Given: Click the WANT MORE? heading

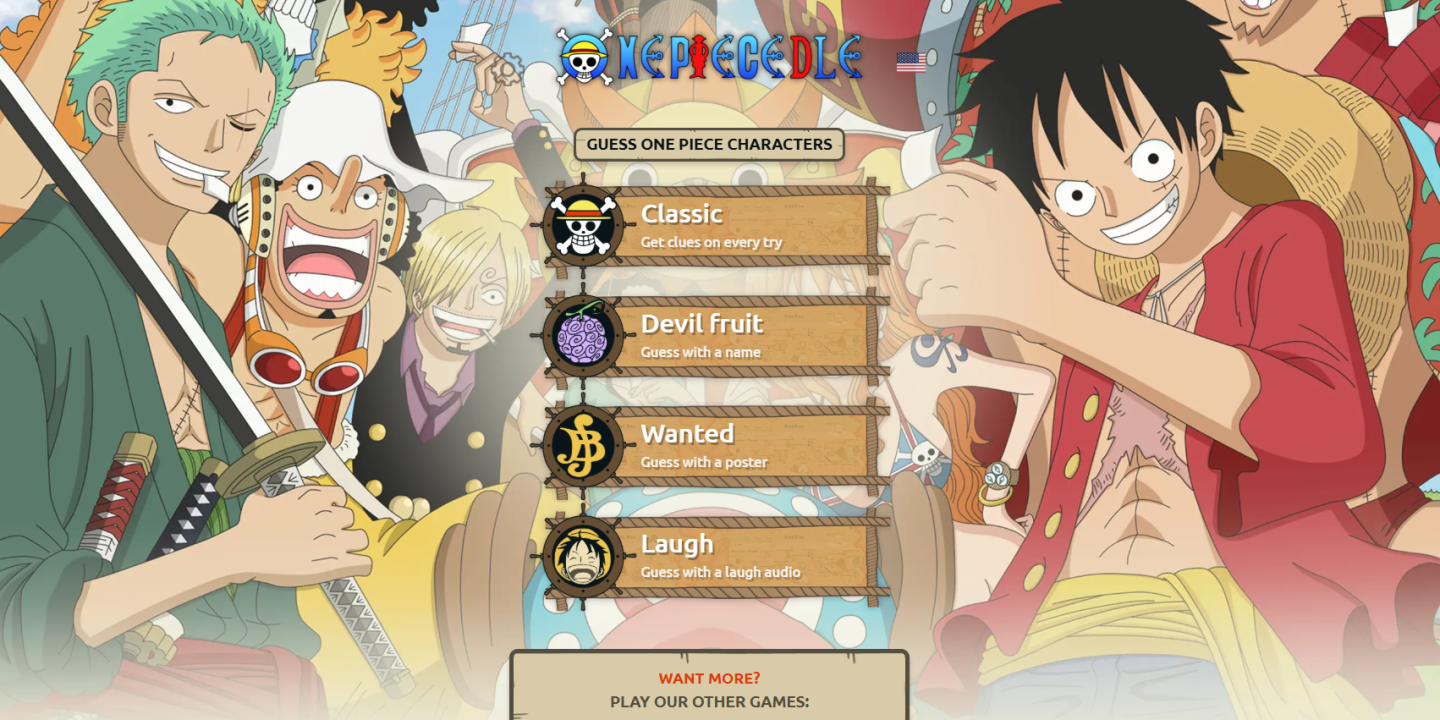Looking at the screenshot, I should pyautogui.click(x=710, y=678).
